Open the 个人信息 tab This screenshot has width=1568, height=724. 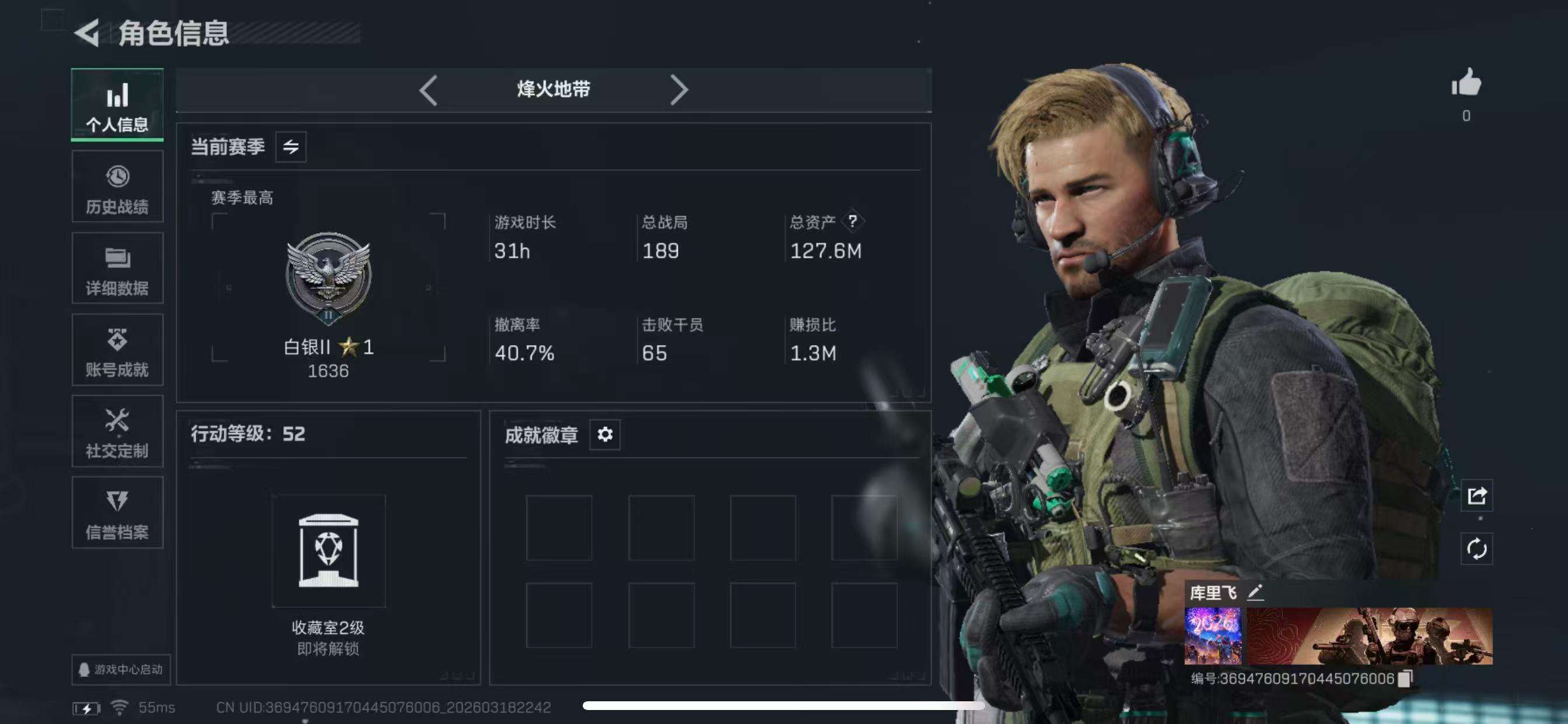click(117, 106)
